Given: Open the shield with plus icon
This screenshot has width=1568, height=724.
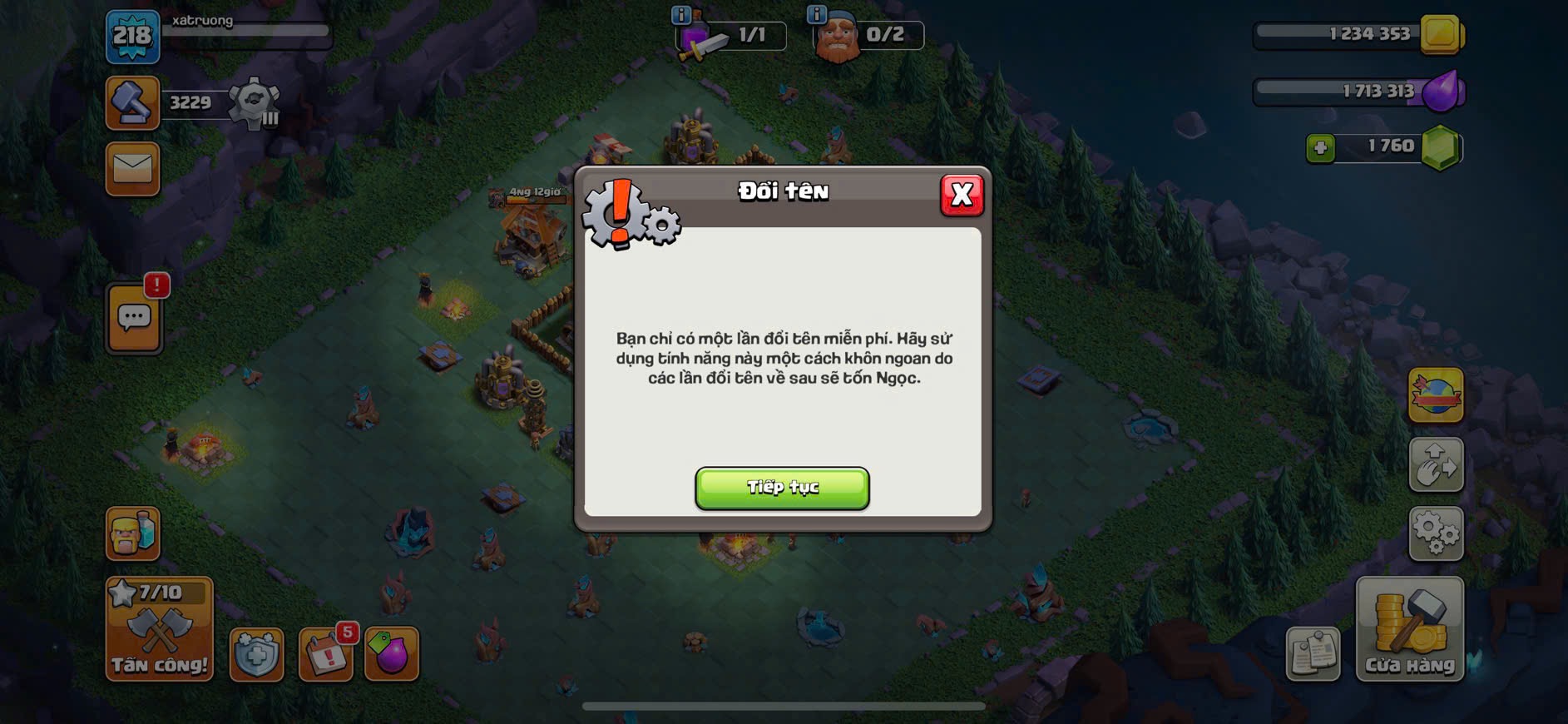Looking at the screenshot, I should point(256,655).
